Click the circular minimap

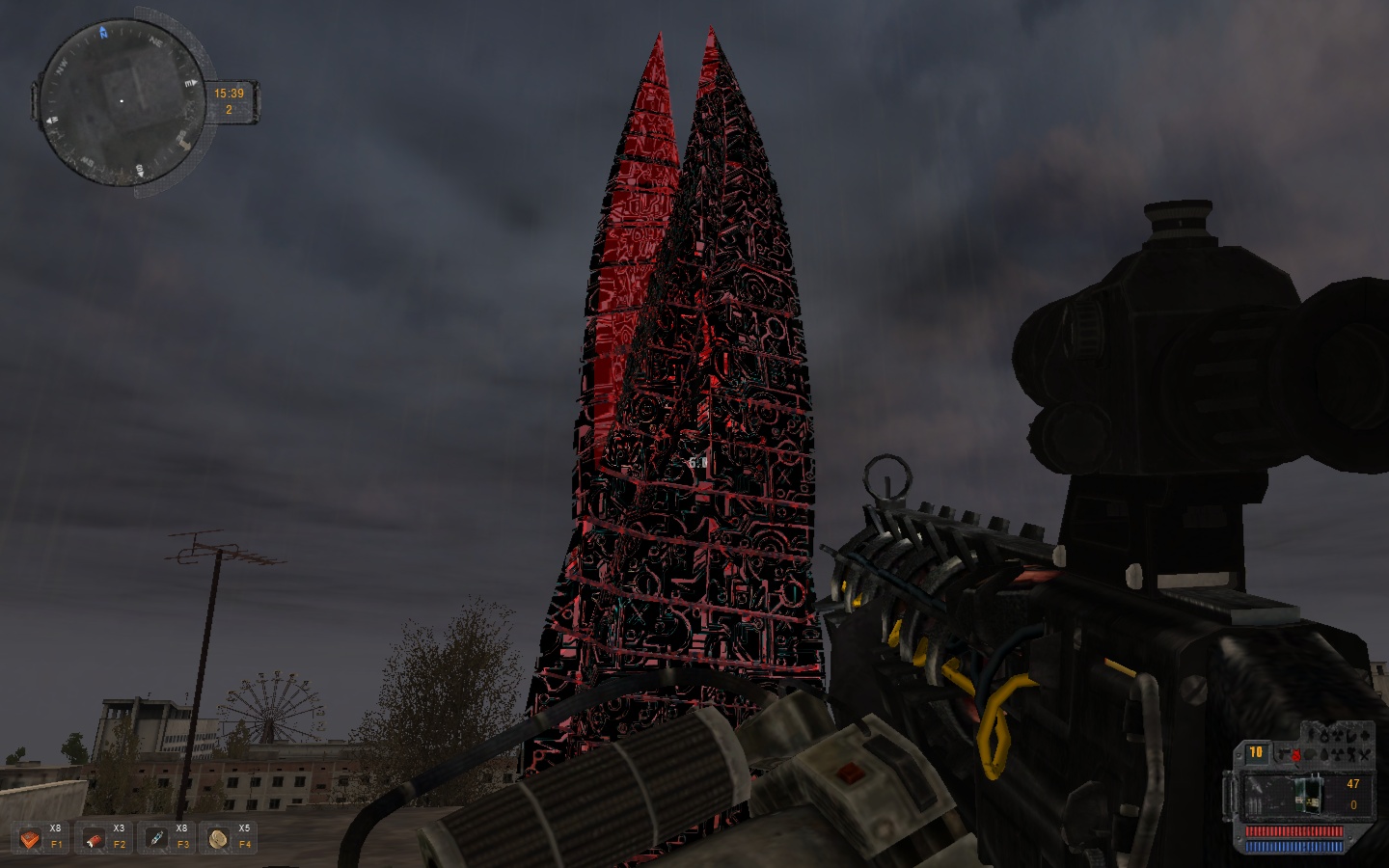121,100
